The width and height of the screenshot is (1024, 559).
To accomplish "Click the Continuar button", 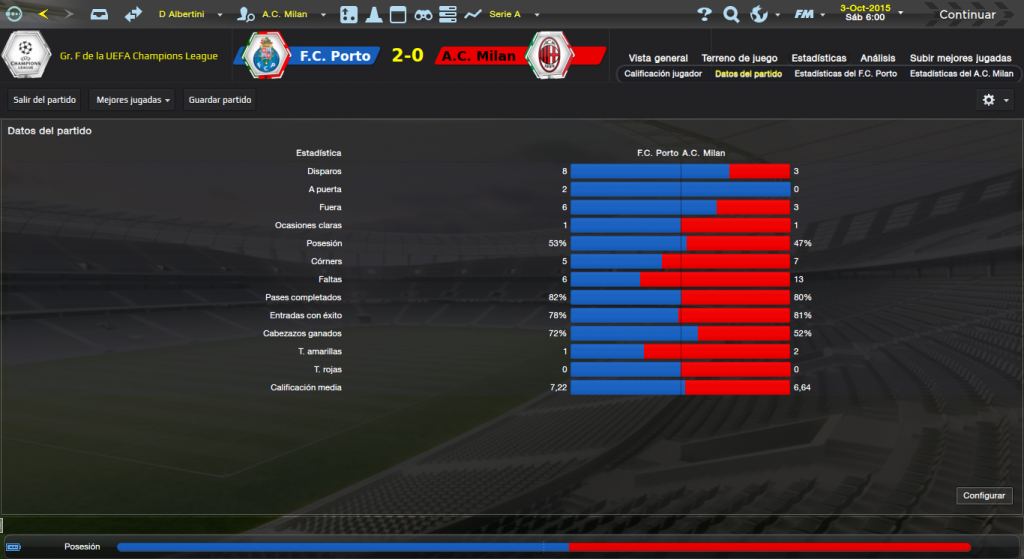I will coord(966,14).
